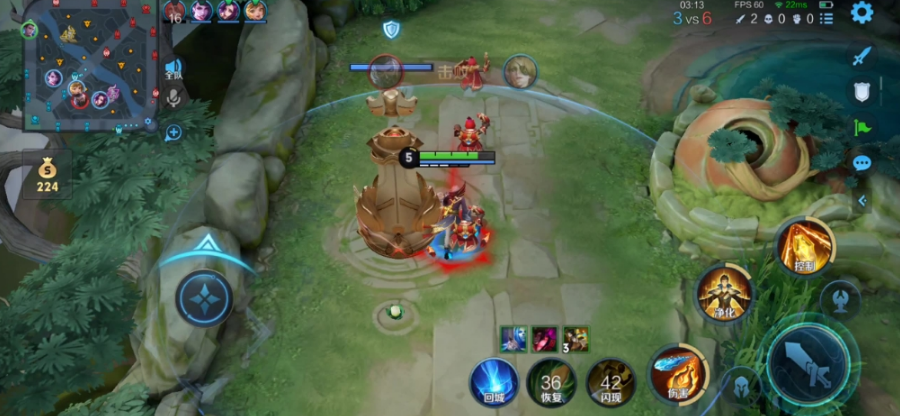Send the shield defend signal

coord(862,92)
